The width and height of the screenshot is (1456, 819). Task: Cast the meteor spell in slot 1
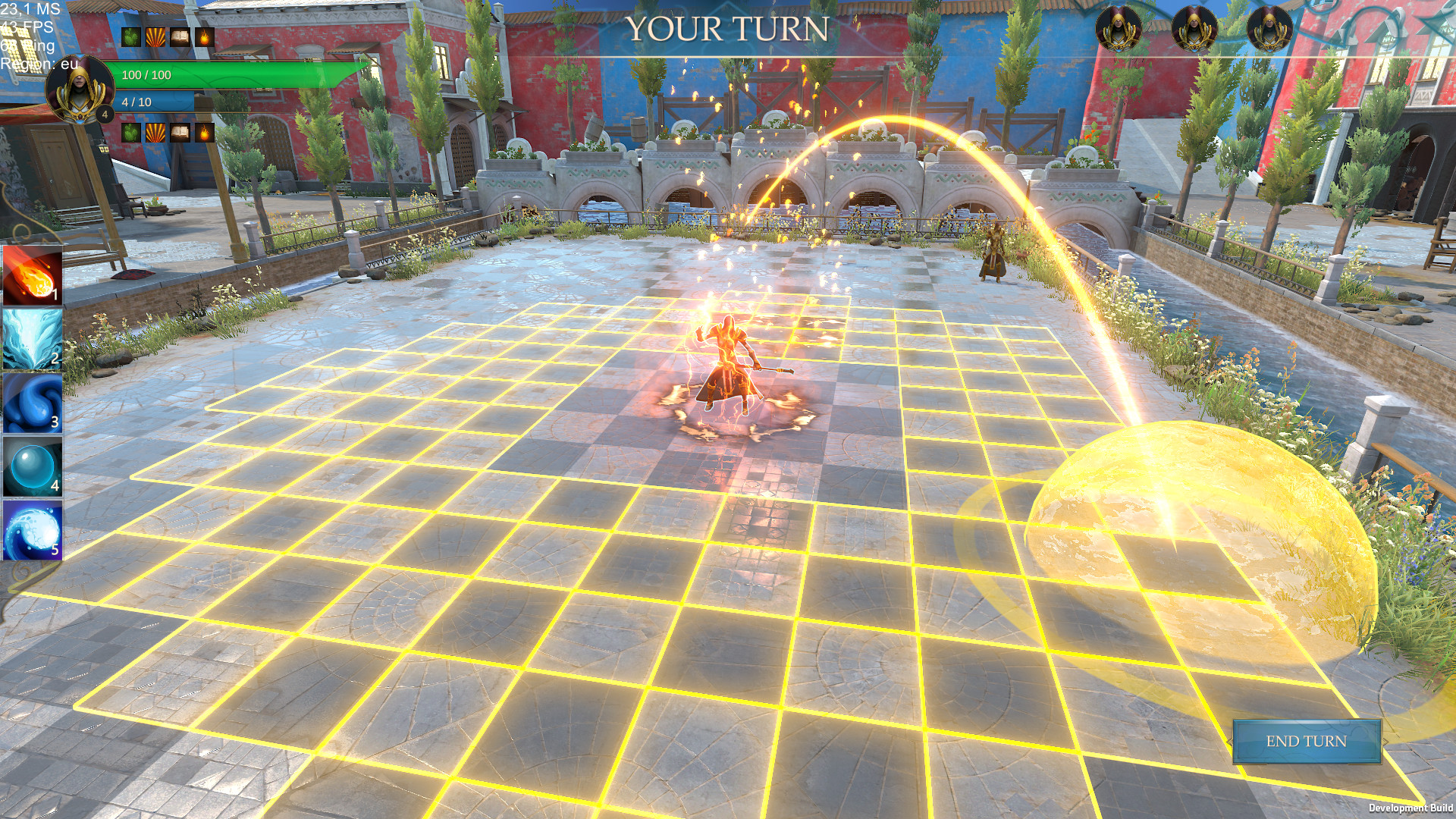tap(30, 277)
